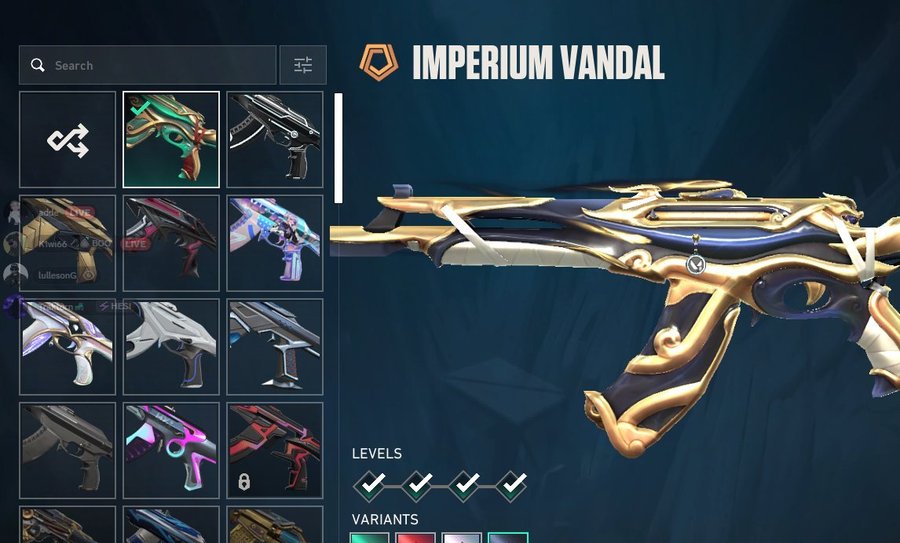Select the second level upgrade diamond

419,486
